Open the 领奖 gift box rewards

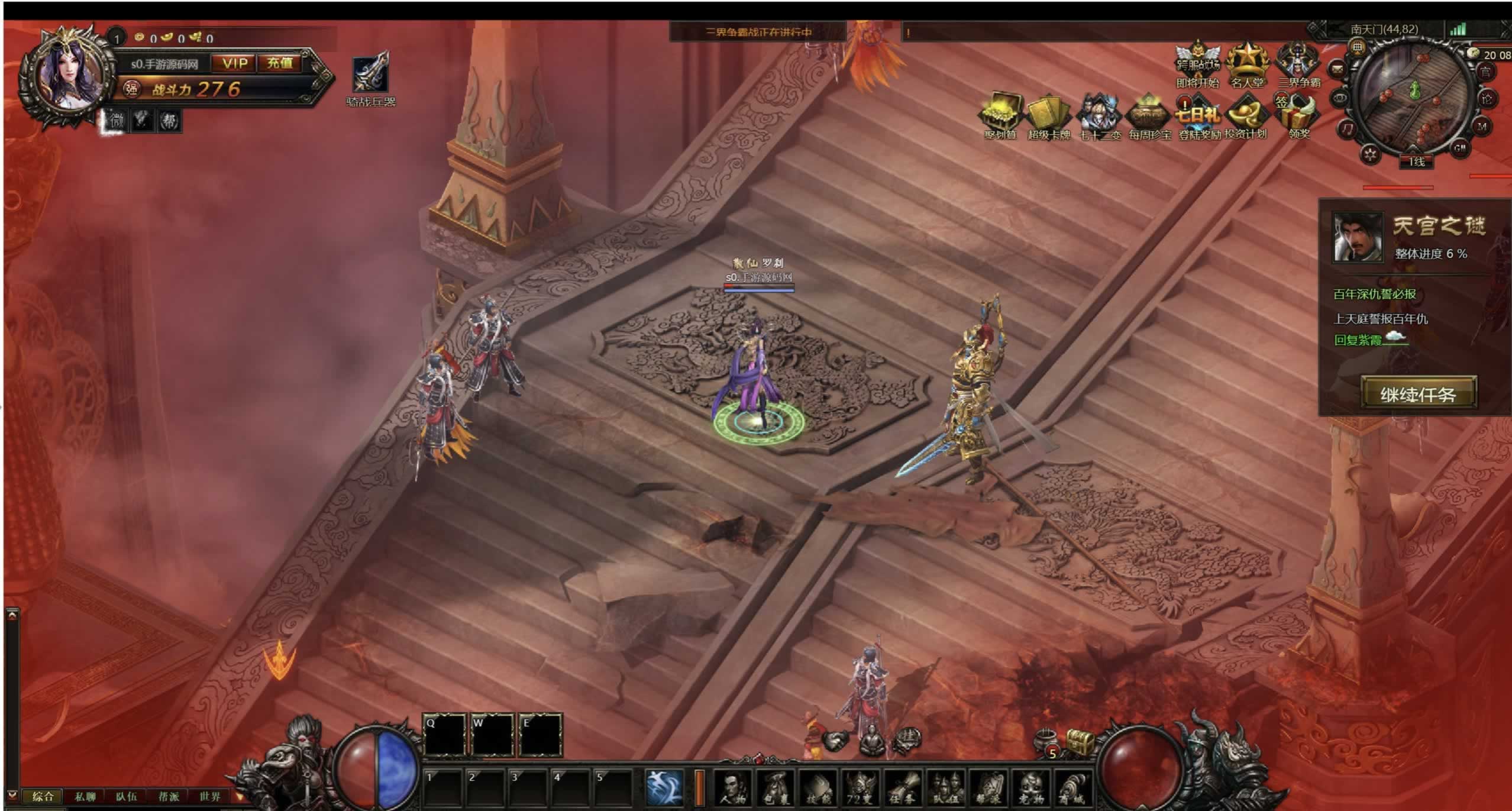pyautogui.click(x=1300, y=115)
